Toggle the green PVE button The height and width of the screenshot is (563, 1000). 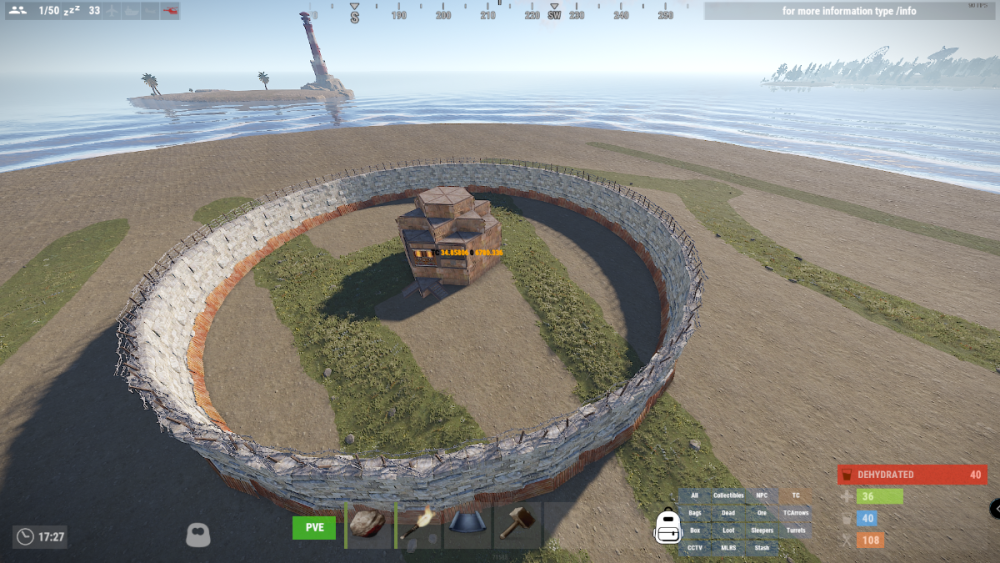tap(314, 527)
